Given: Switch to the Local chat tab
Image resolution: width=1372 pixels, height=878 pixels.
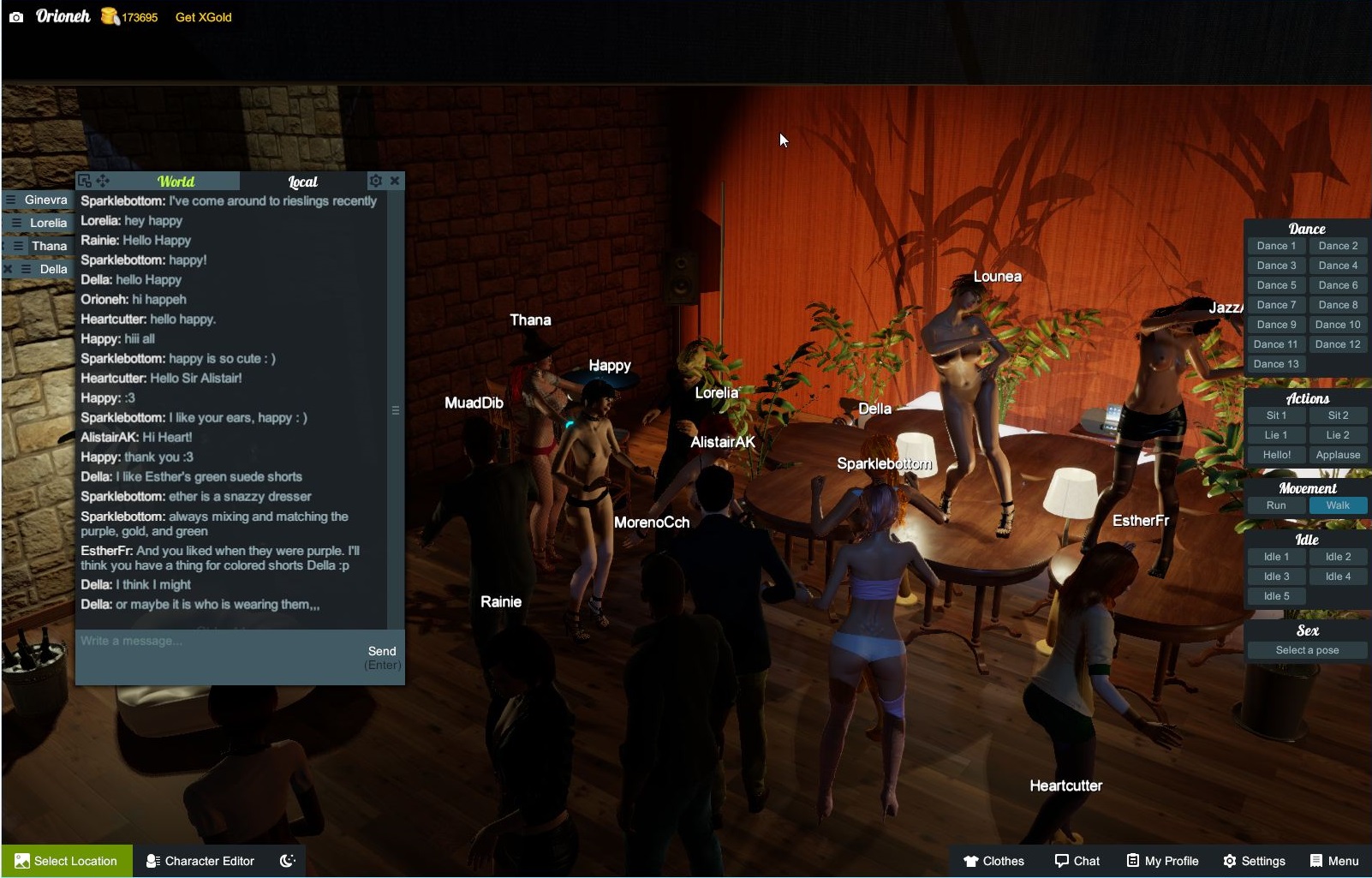Looking at the screenshot, I should [x=302, y=182].
